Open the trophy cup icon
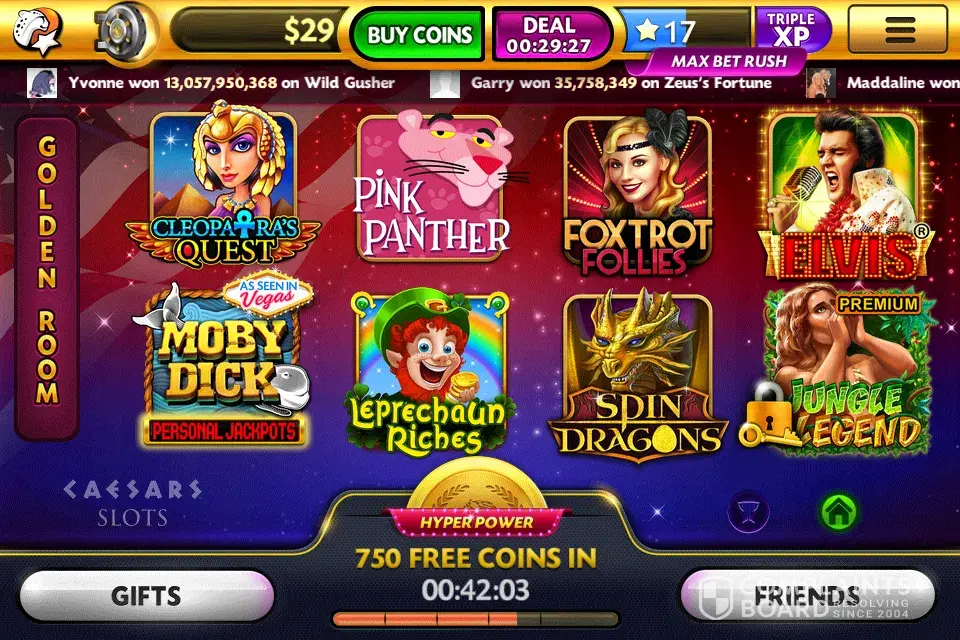Image resolution: width=960 pixels, height=640 pixels. 749,513
